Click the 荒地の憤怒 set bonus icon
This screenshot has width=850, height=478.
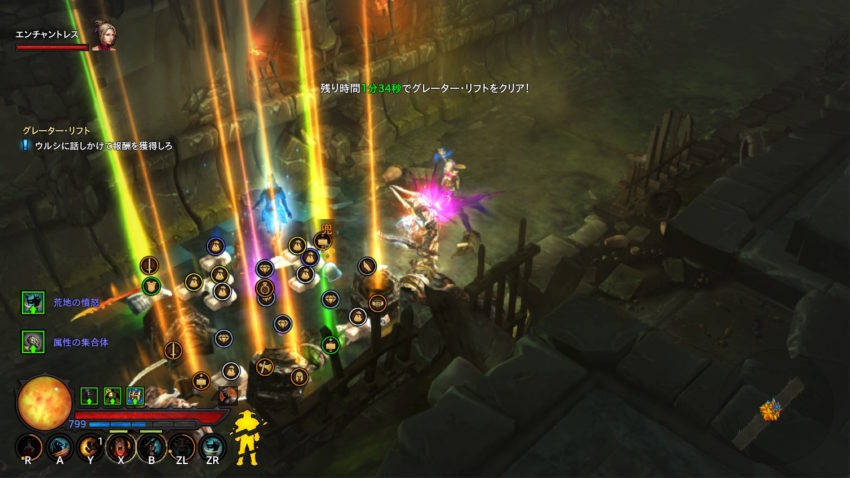[x=33, y=303]
